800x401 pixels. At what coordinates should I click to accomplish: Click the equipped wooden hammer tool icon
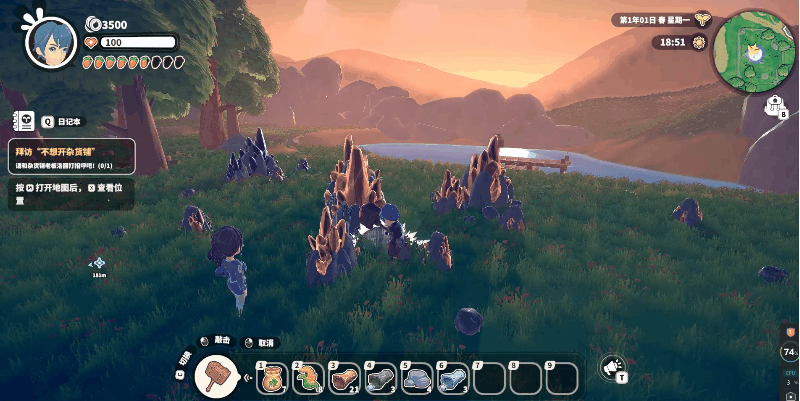tap(213, 375)
